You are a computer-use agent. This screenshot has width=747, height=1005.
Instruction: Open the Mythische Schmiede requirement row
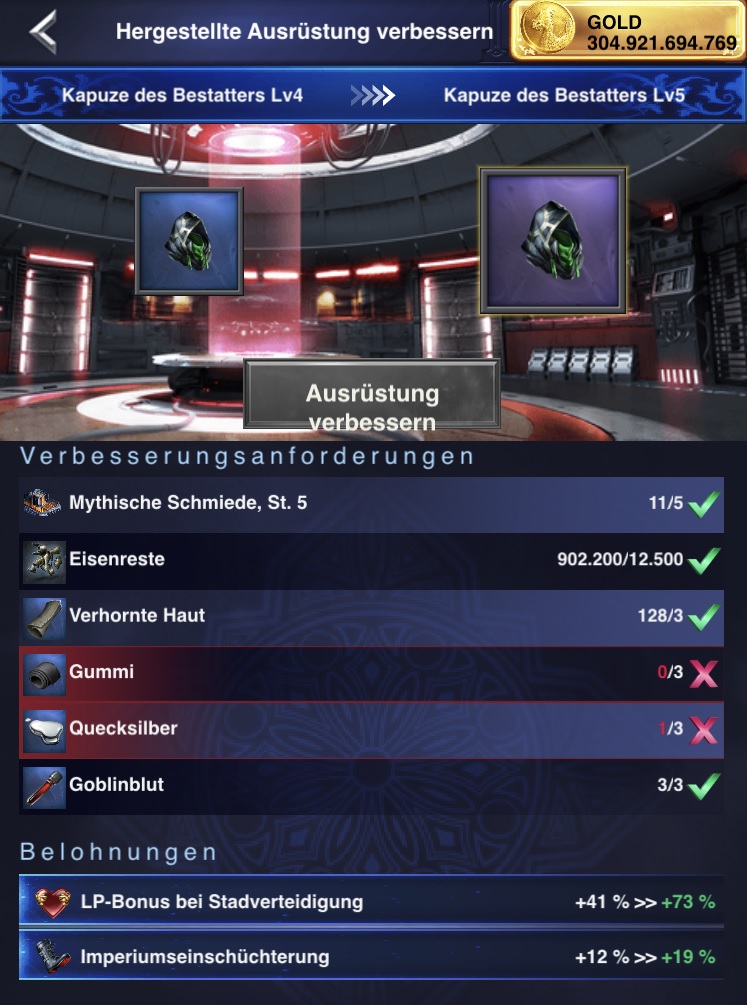(372, 503)
